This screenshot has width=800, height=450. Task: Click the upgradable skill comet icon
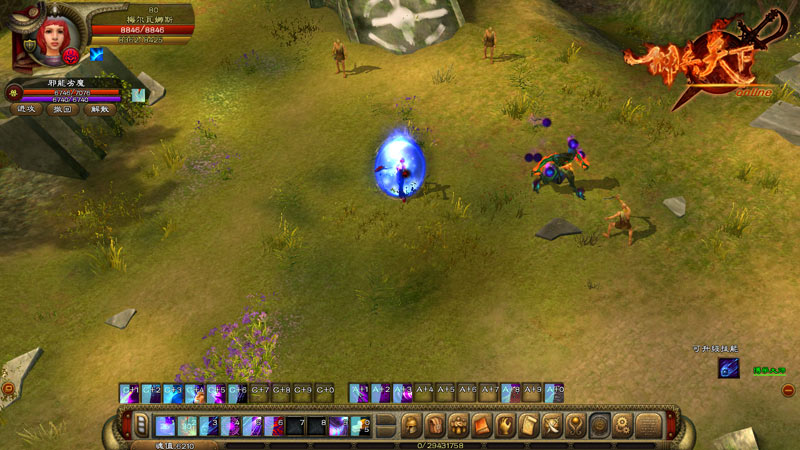point(729,368)
